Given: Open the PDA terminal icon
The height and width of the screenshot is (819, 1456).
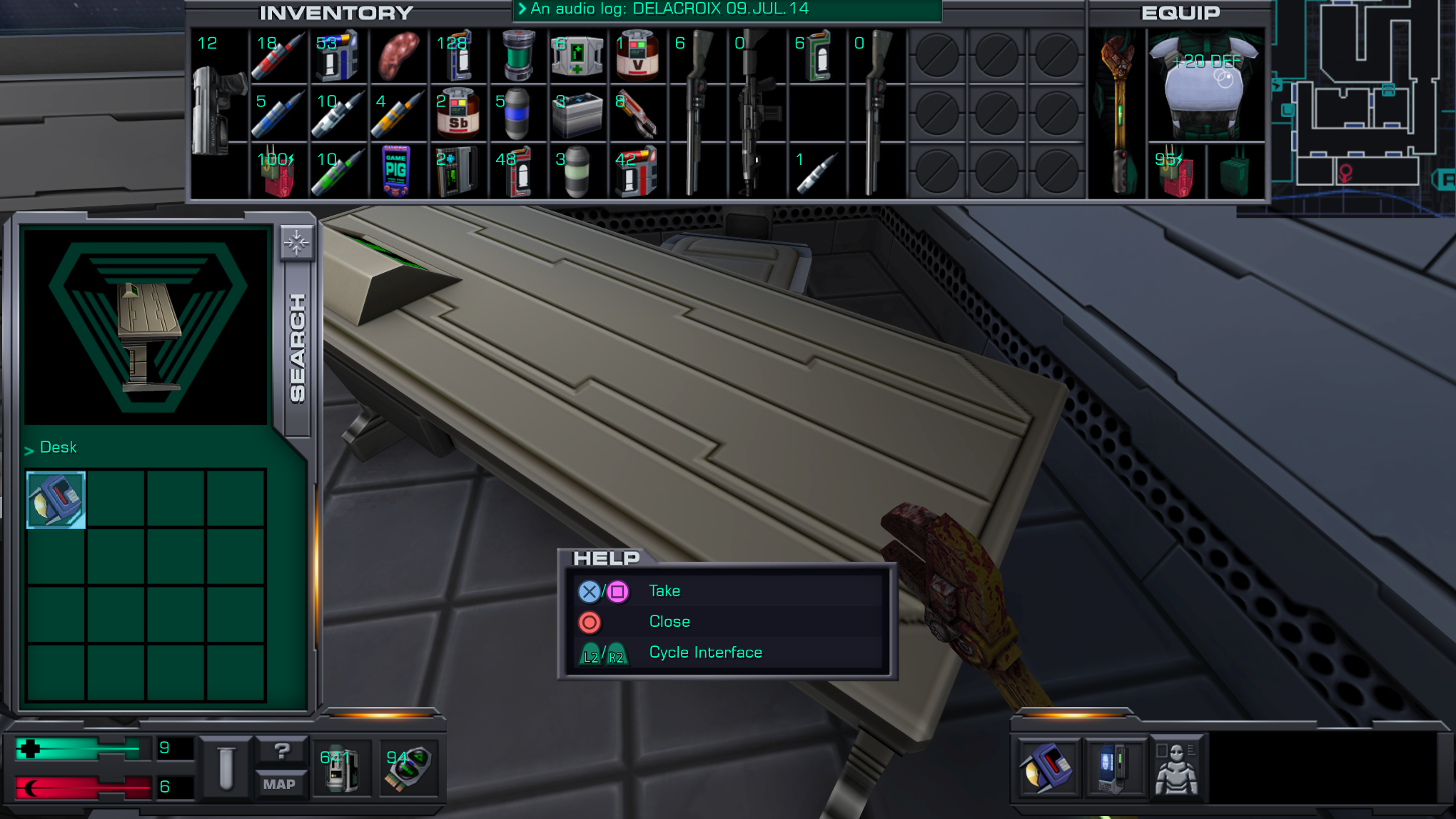Looking at the screenshot, I should point(1112,768).
